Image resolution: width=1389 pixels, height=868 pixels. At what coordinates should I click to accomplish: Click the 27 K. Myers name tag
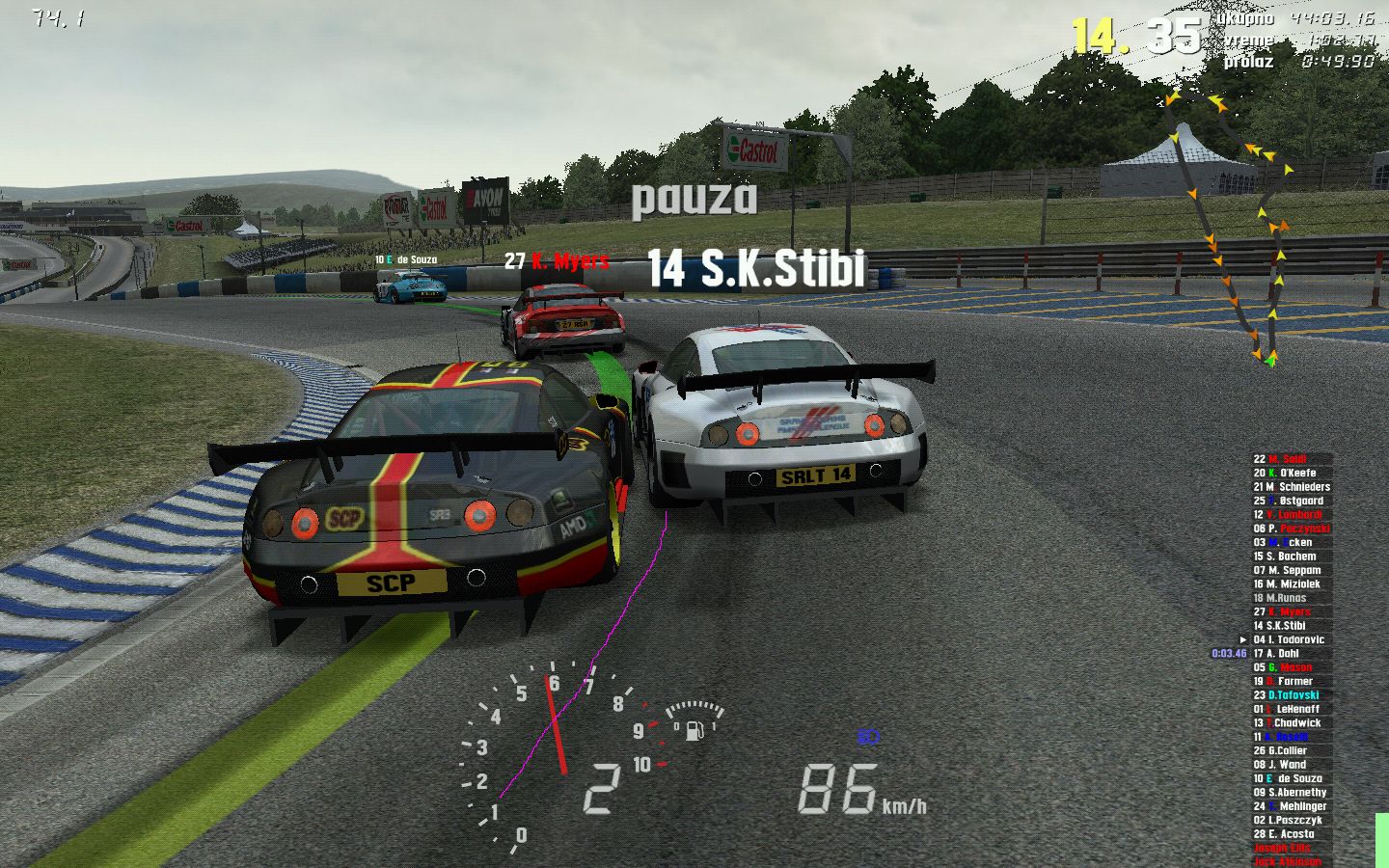557,261
